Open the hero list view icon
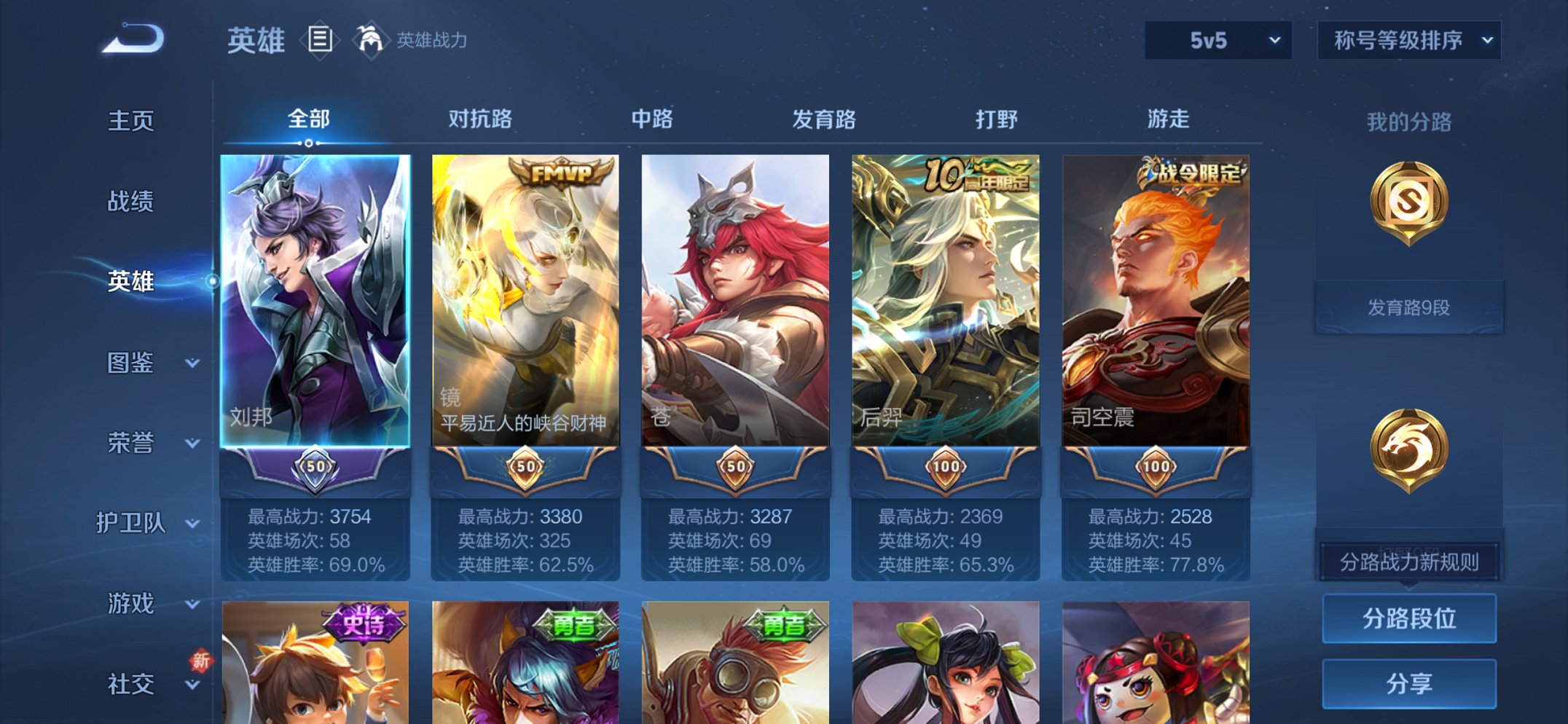1568x724 pixels. (x=321, y=40)
